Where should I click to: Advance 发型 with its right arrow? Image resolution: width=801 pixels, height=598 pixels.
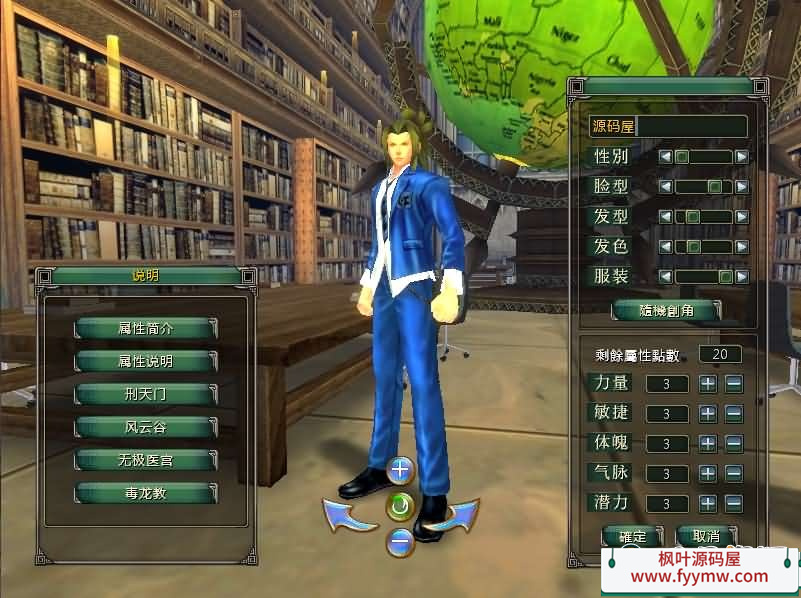tap(741, 216)
